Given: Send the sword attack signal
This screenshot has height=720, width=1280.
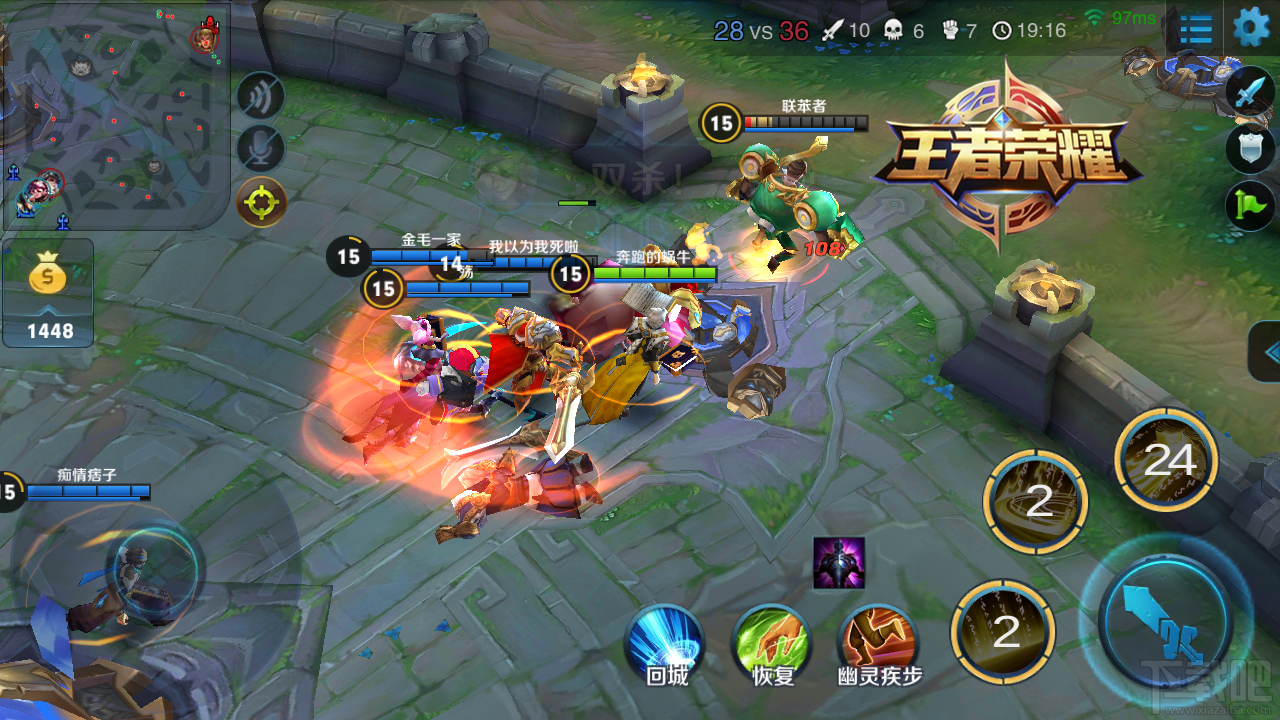Looking at the screenshot, I should click(1251, 94).
